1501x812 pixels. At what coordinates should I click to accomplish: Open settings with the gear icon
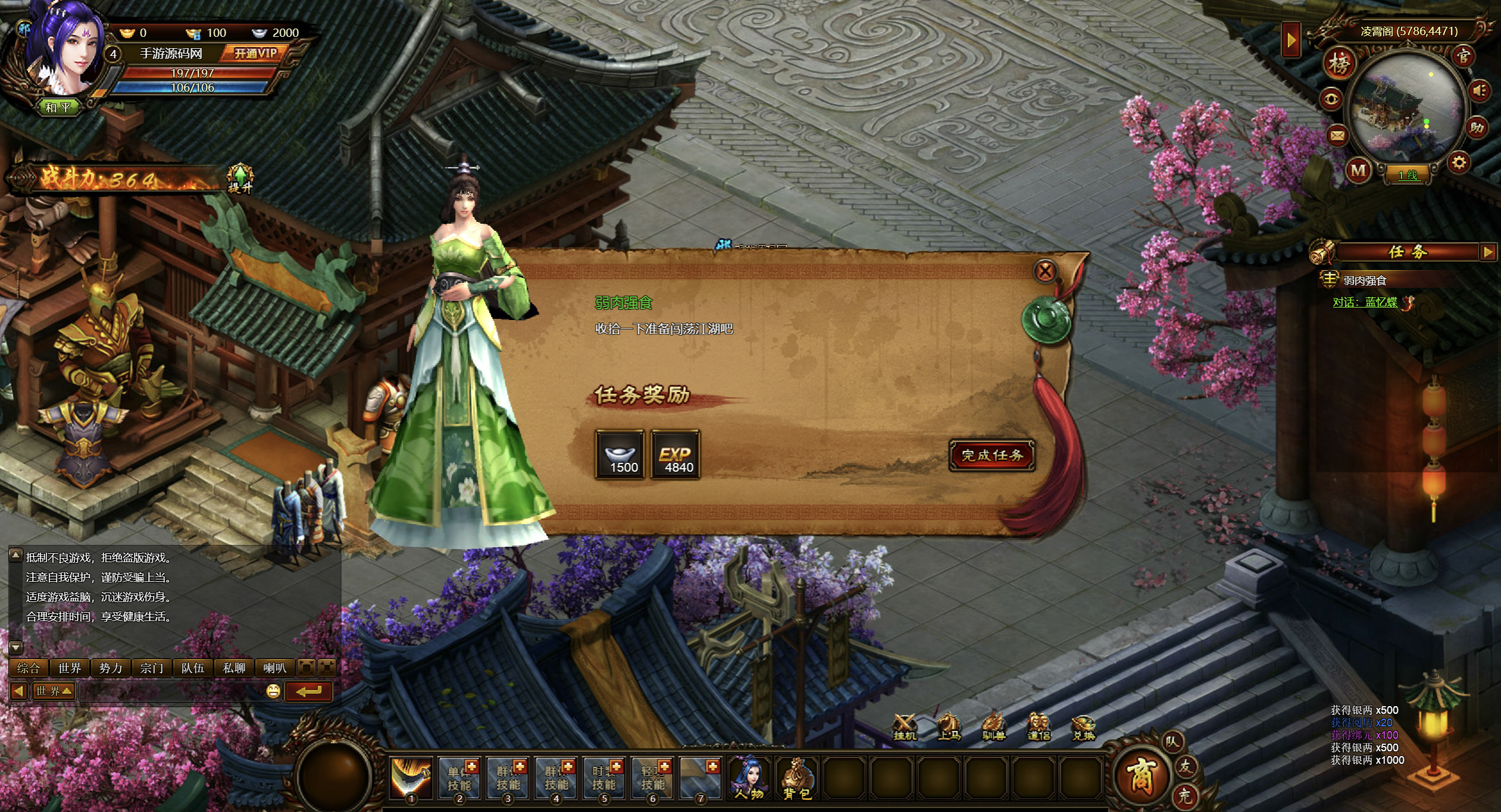coord(1459,162)
